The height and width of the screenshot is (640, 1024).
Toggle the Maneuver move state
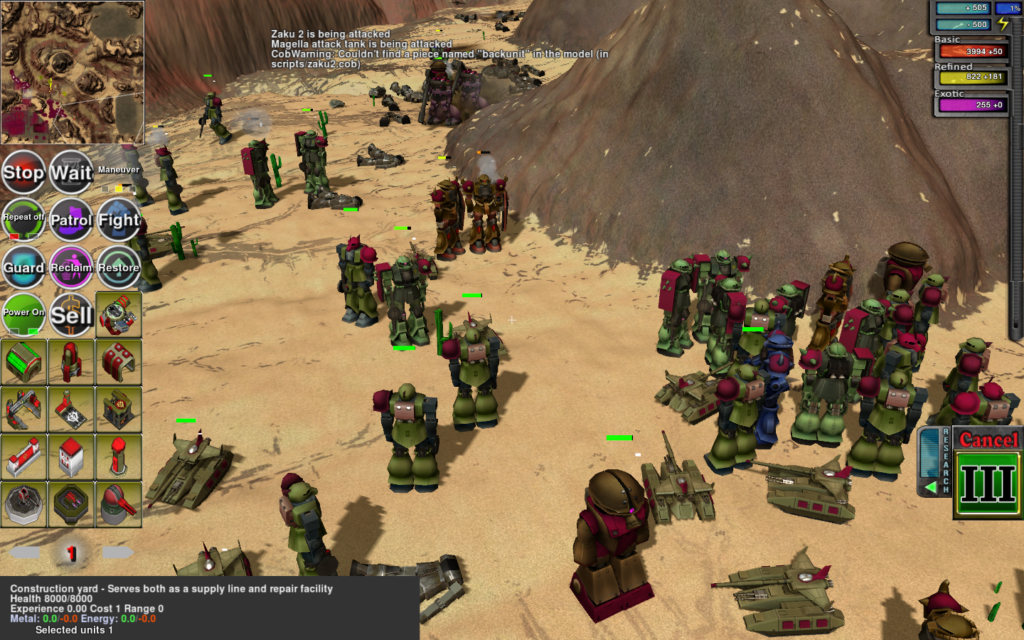pyautogui.click(x=119, y=172)
